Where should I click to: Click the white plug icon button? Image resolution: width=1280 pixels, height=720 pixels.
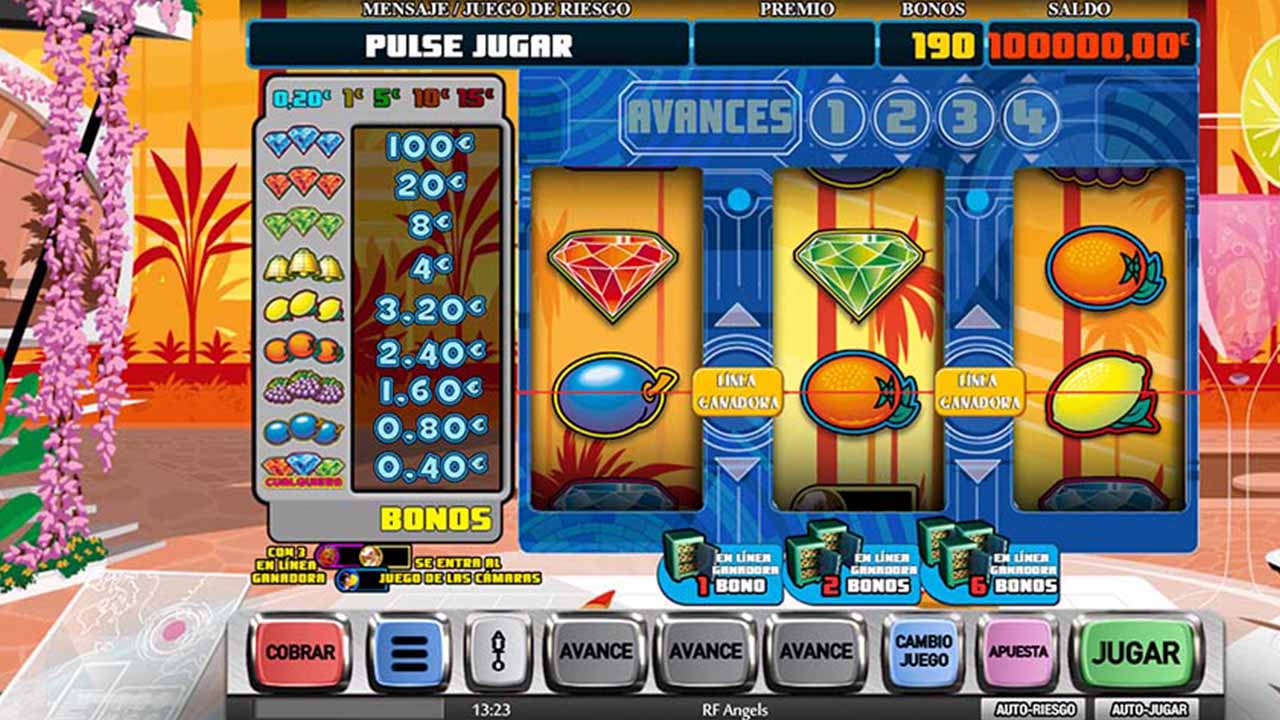point(497,653)
